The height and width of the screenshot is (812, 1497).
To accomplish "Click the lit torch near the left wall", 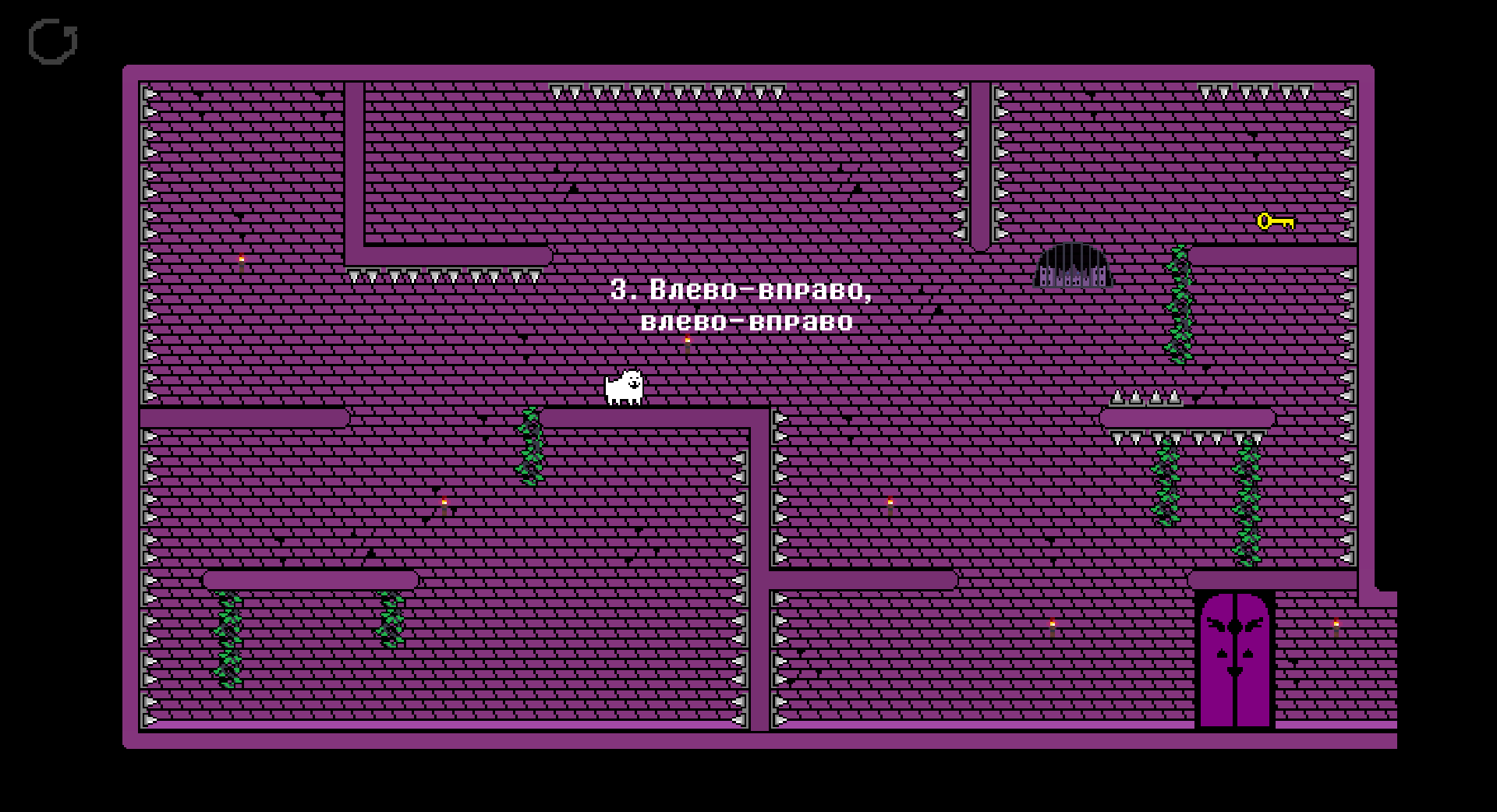I will [x=242, y=259].
